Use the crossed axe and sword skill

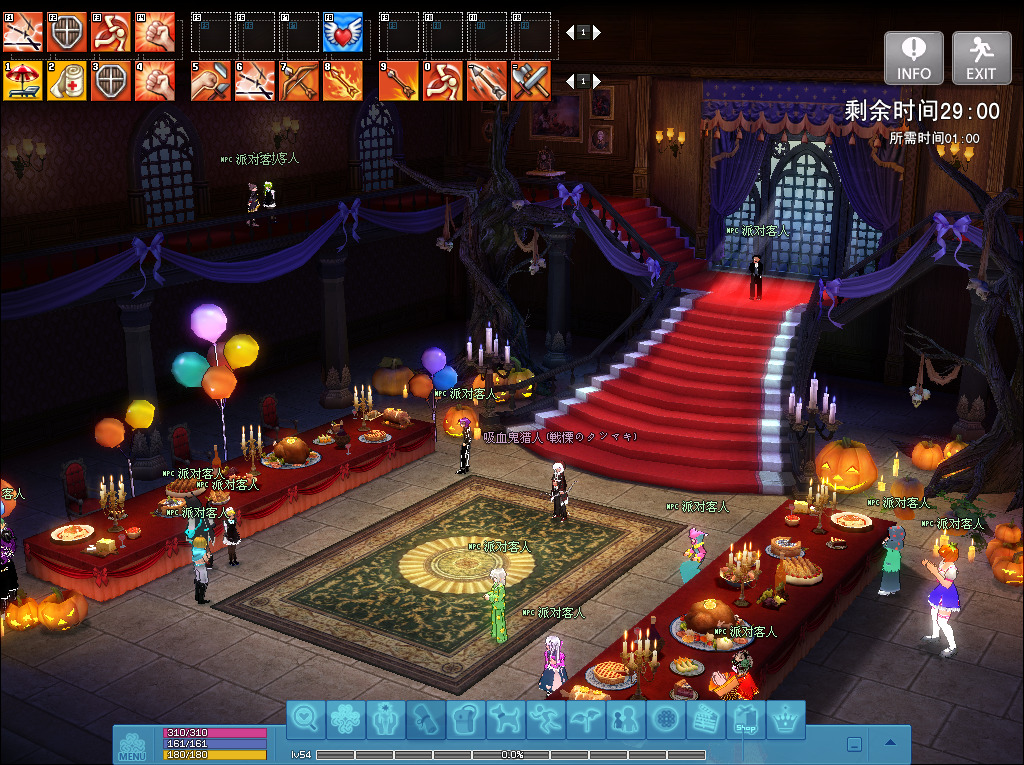coord(531,81)
